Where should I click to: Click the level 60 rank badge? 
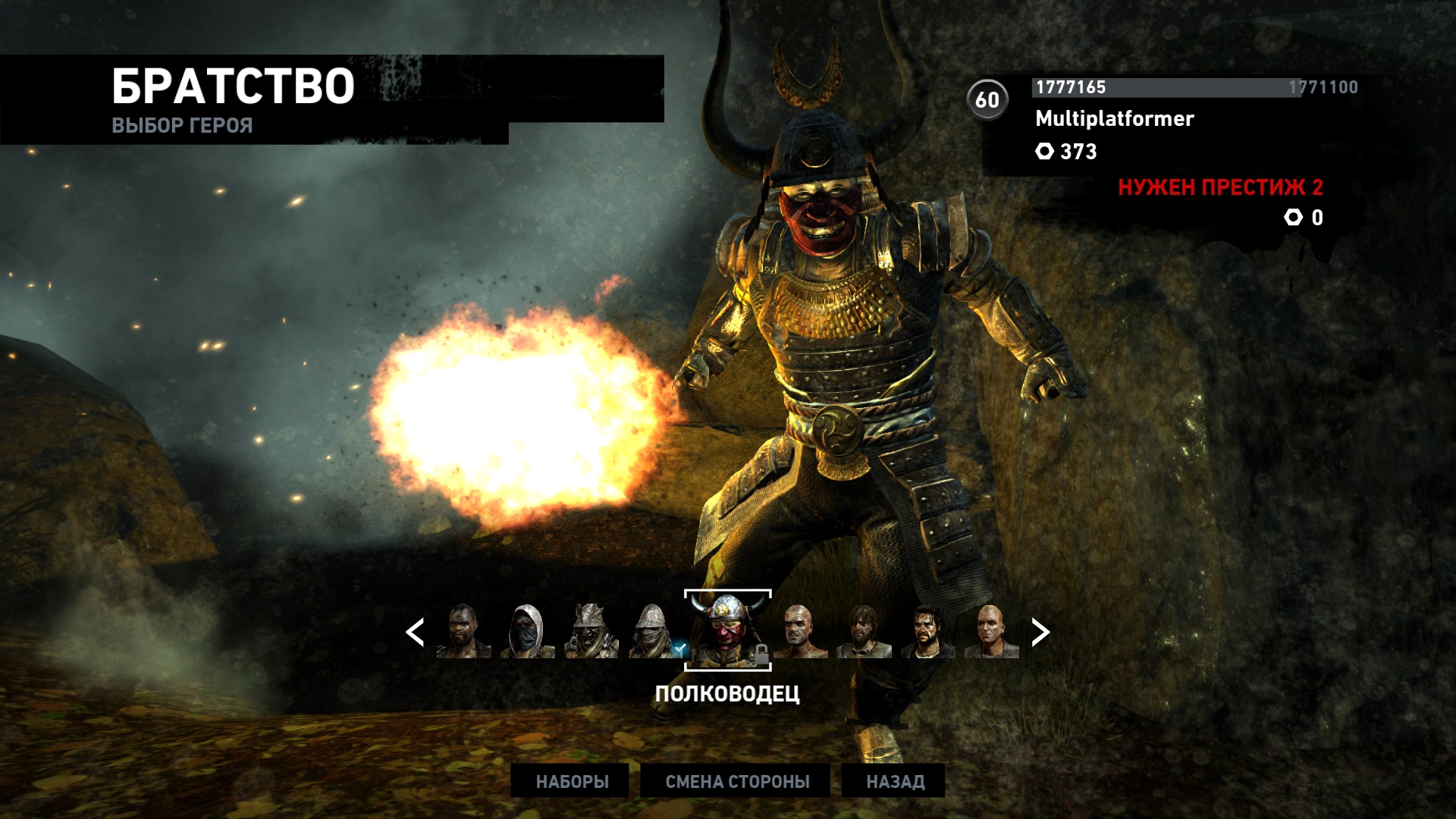click(x=987, y=99)
